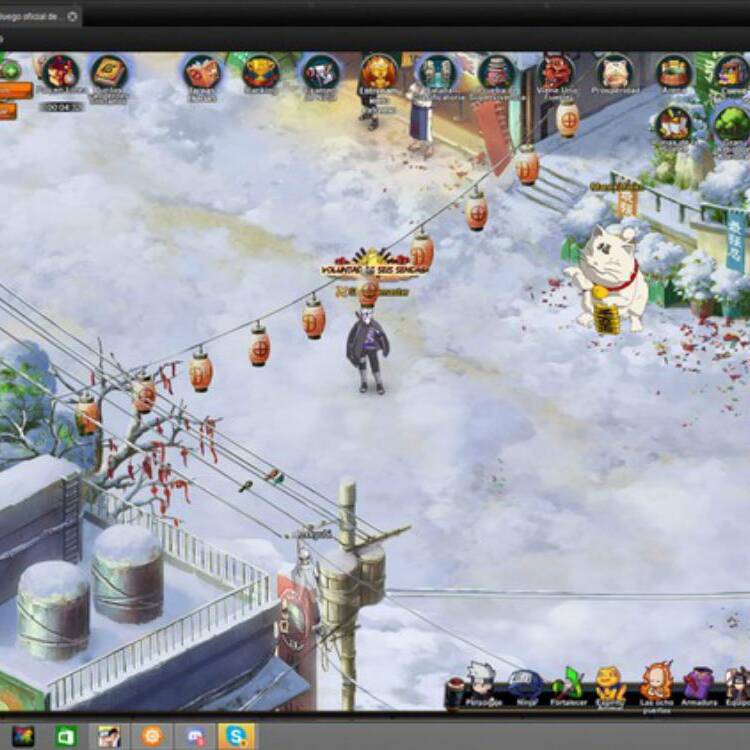Open the Arena icon in top bar
Image resolution: width=750 pixels, height=750 pixels.
tap(674, 72)
